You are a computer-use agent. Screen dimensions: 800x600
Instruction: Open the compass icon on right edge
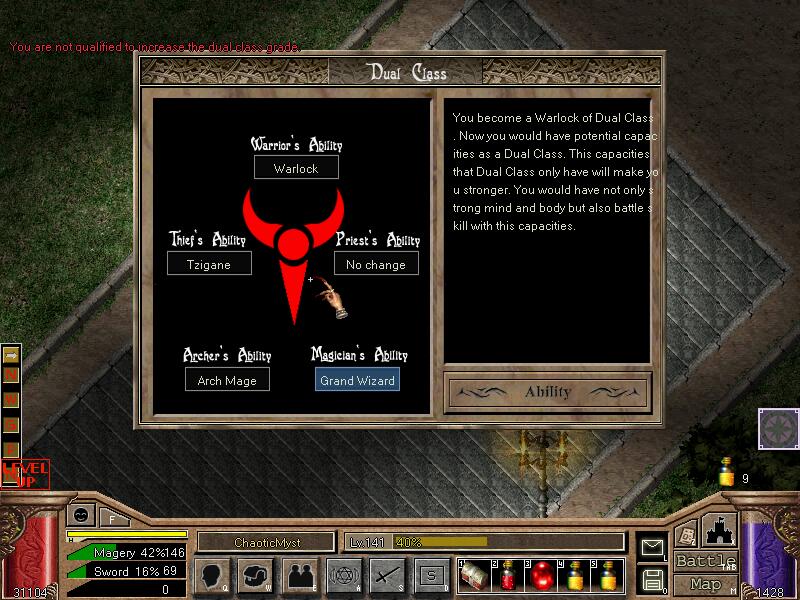(777, 429)
